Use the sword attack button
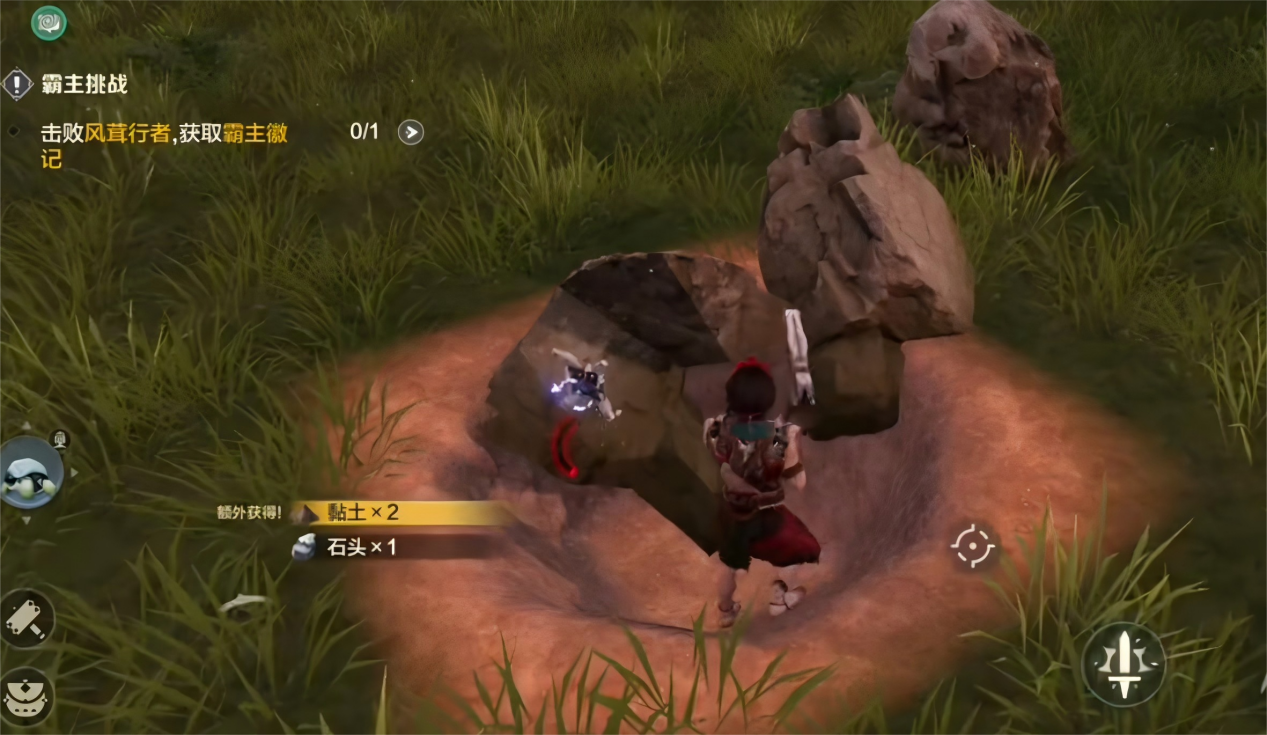This screenshot has height=735, width=1267. [1124, 663]
